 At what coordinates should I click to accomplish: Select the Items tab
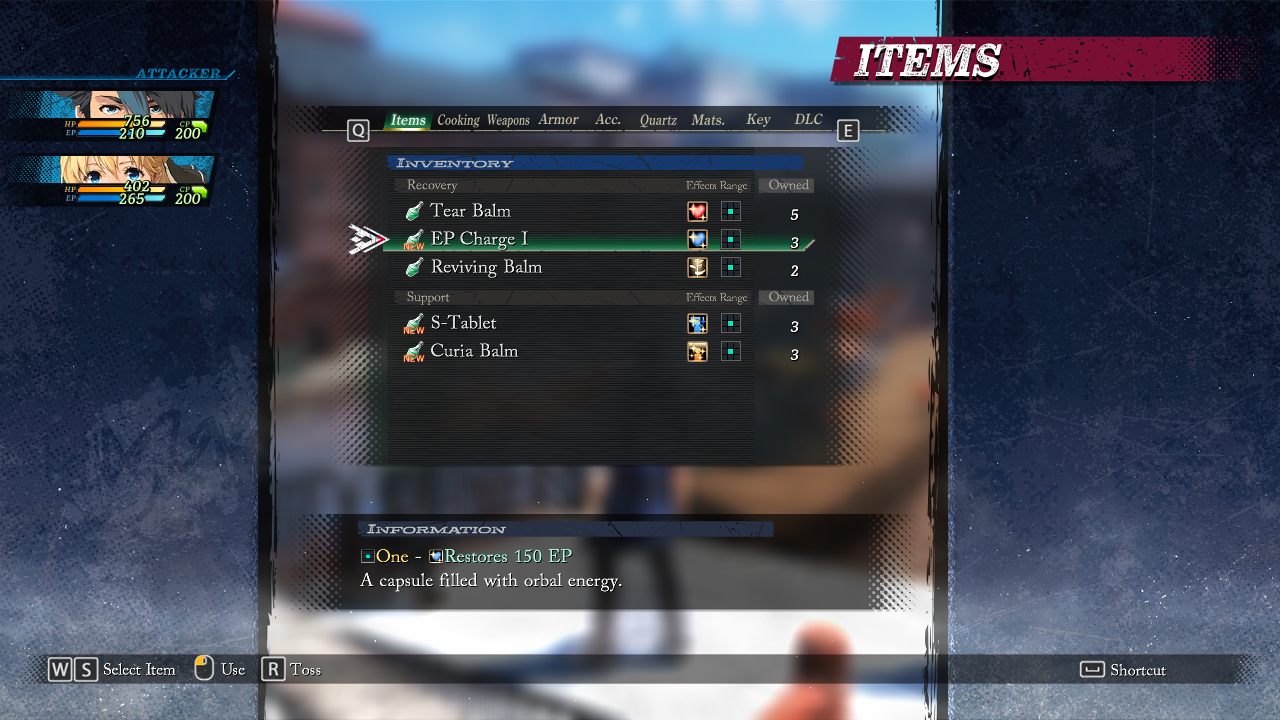pyautogui.click(x=408, y=120)
